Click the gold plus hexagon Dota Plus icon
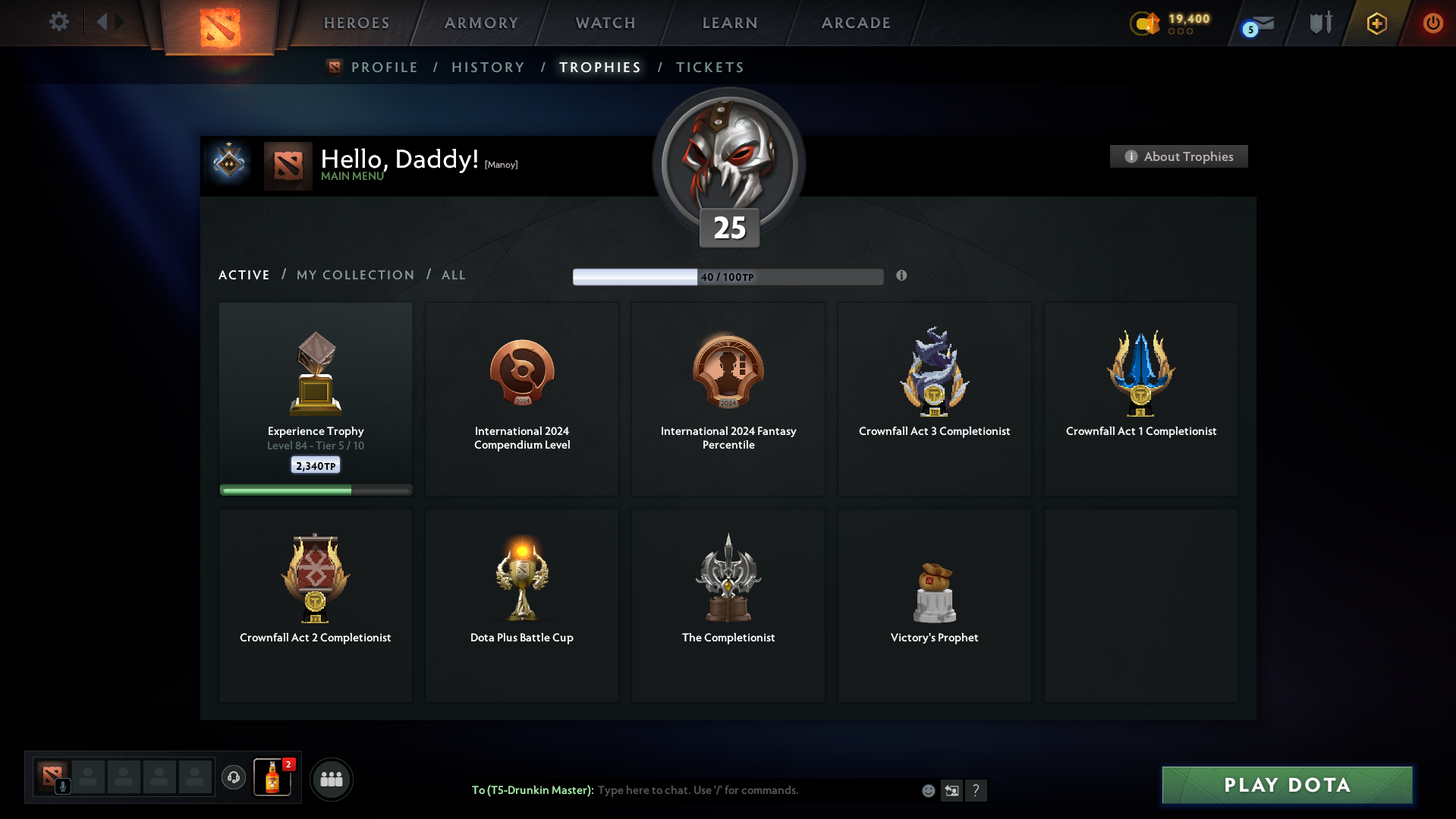This screenshot has height=819, width=1456. click(x=1376, y=23)
